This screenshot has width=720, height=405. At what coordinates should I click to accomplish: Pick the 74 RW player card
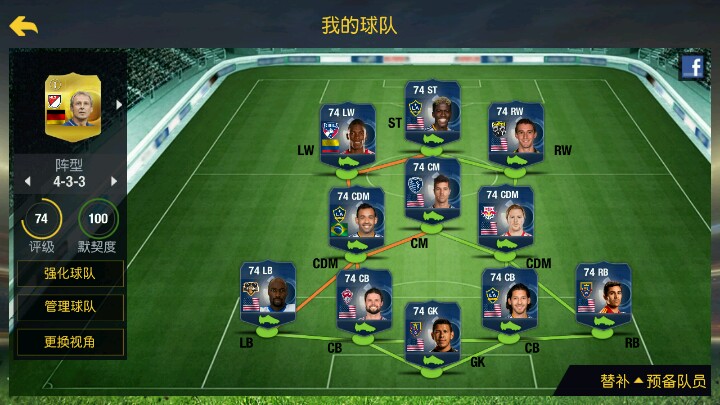516,137
